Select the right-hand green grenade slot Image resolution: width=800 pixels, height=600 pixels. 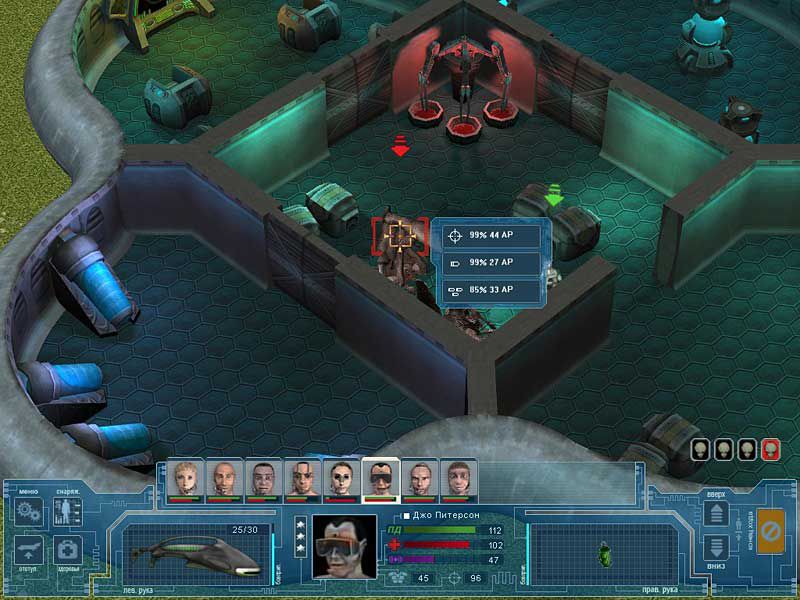[601, 552]
